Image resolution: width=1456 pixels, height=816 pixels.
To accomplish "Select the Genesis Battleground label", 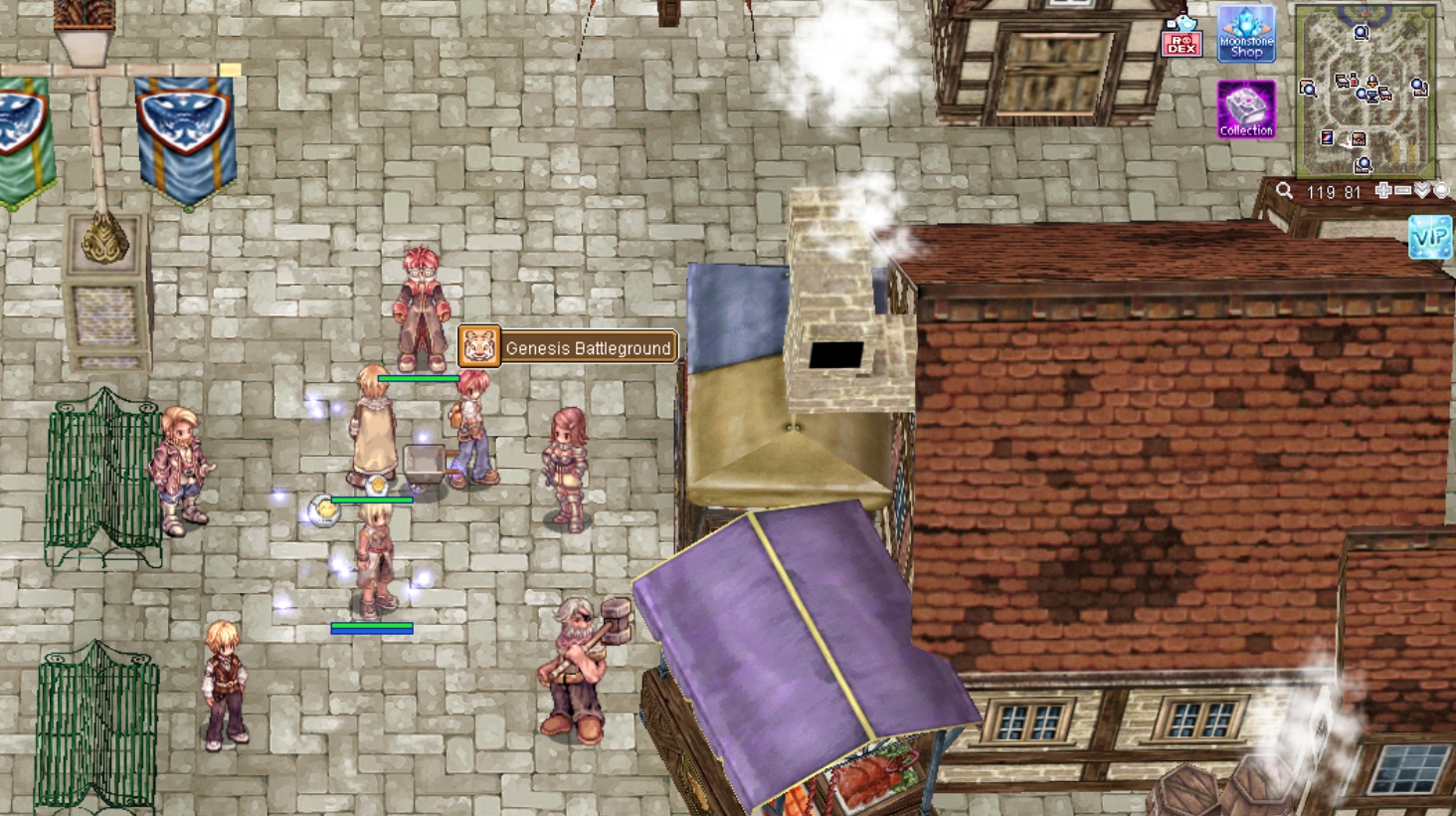I will tap(568, 347).
